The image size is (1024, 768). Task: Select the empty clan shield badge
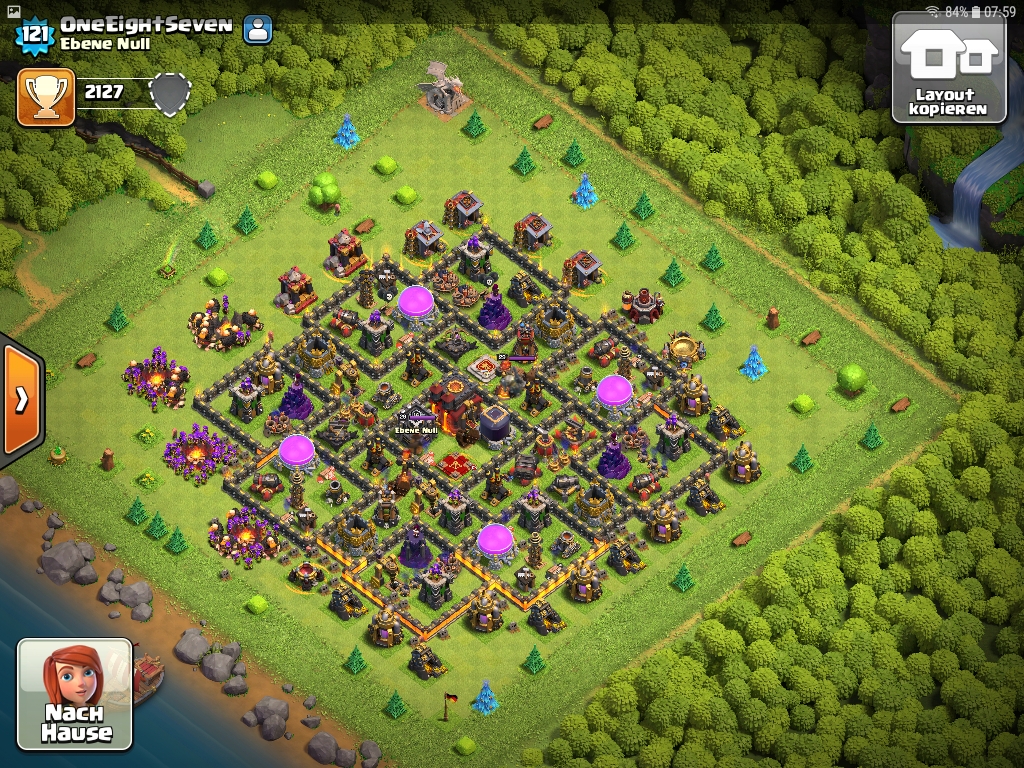coord(169,94)
